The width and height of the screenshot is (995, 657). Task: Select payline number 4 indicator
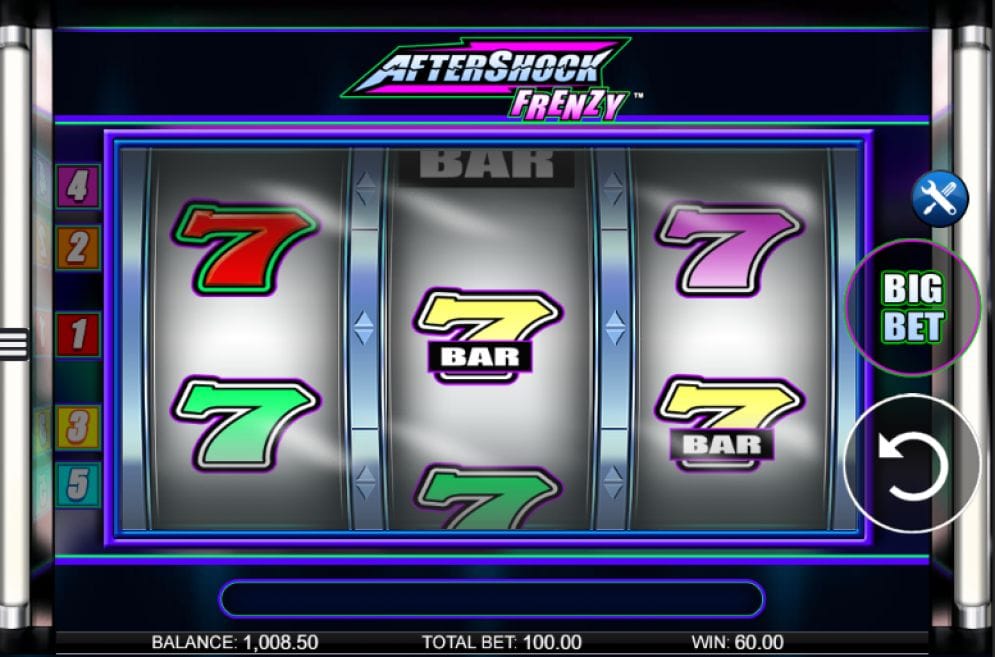pos(78,186)
